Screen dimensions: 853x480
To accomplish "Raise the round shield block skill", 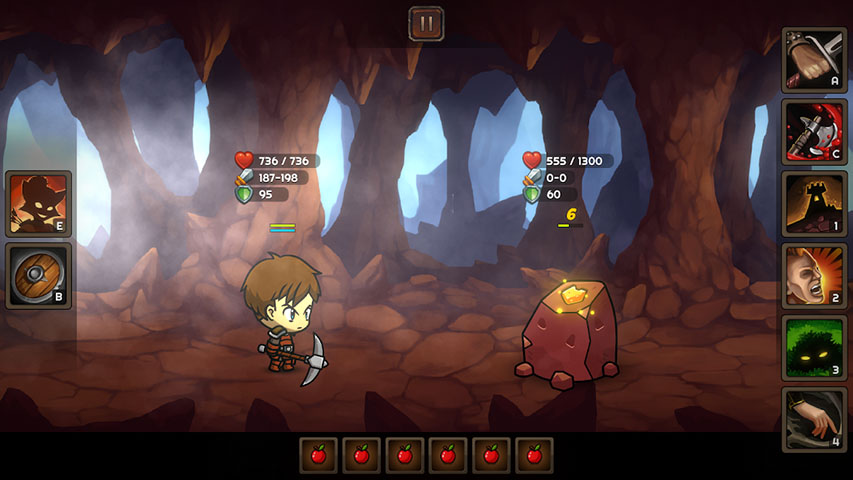I will 39,276.
